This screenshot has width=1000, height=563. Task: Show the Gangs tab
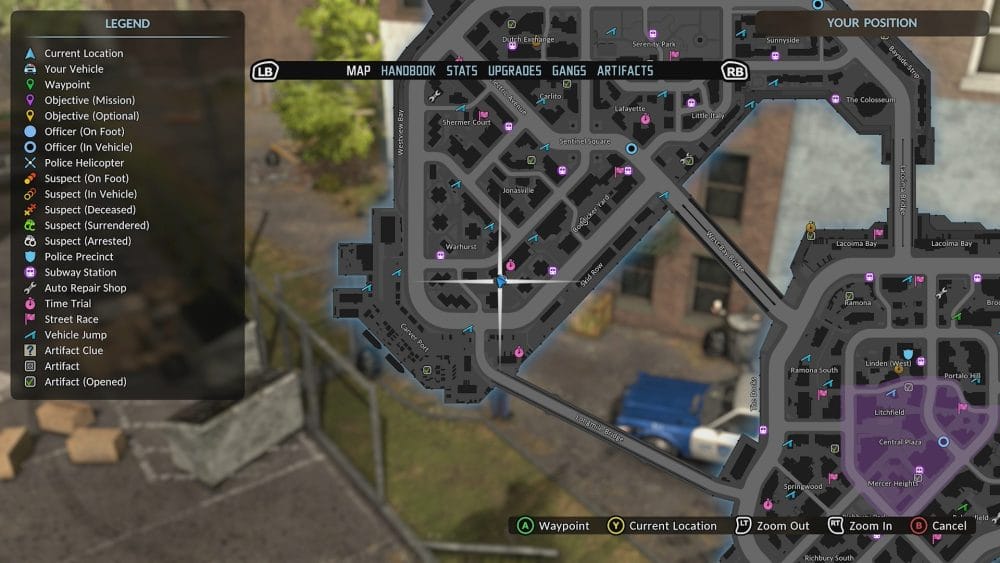[569, 71]
